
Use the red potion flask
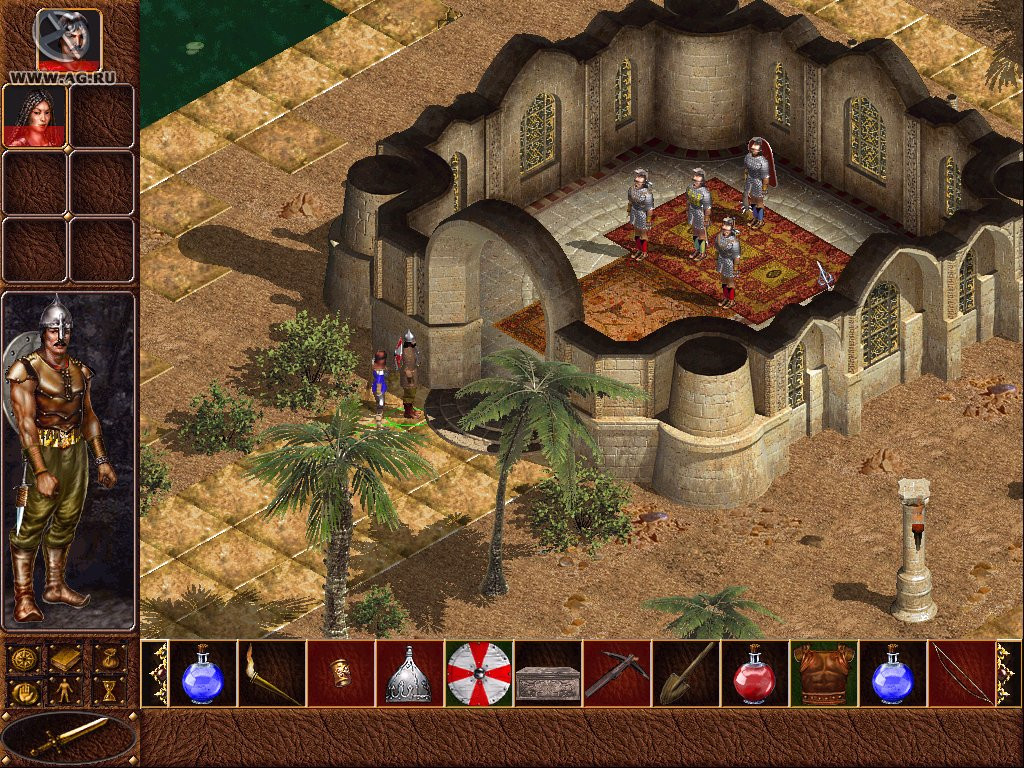754,674
